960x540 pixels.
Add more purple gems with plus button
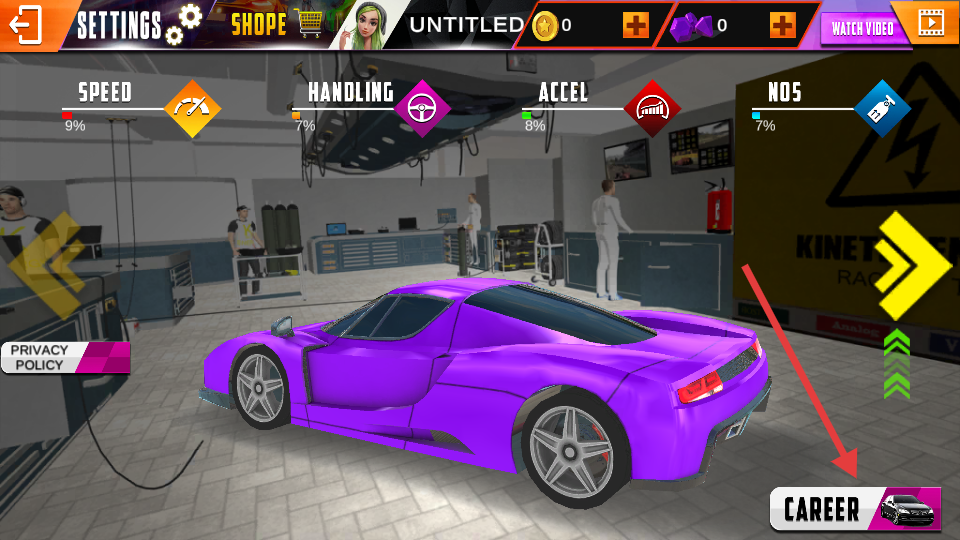tap(783, 25)
